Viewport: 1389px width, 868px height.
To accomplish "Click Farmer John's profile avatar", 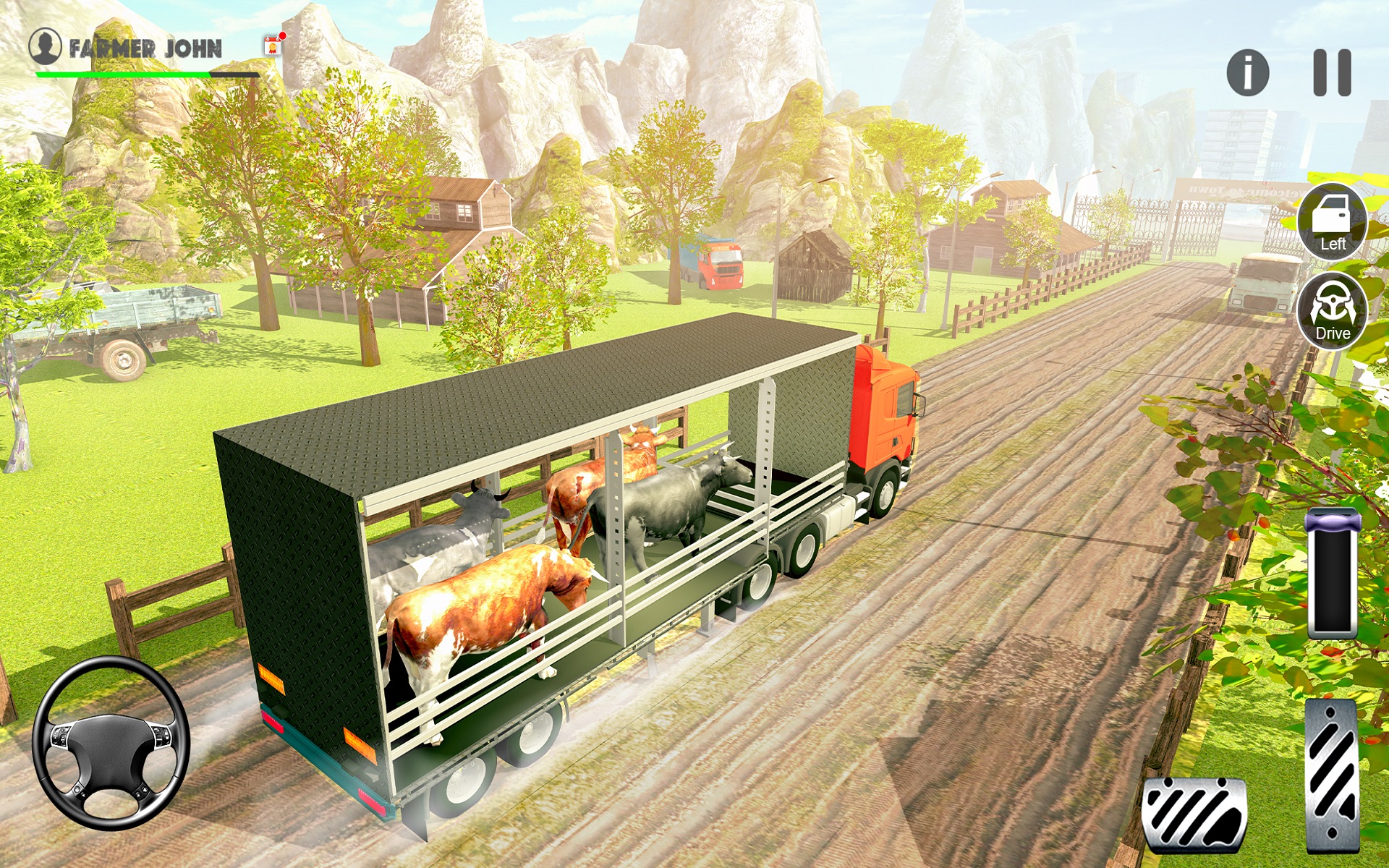I will (45, 46).
